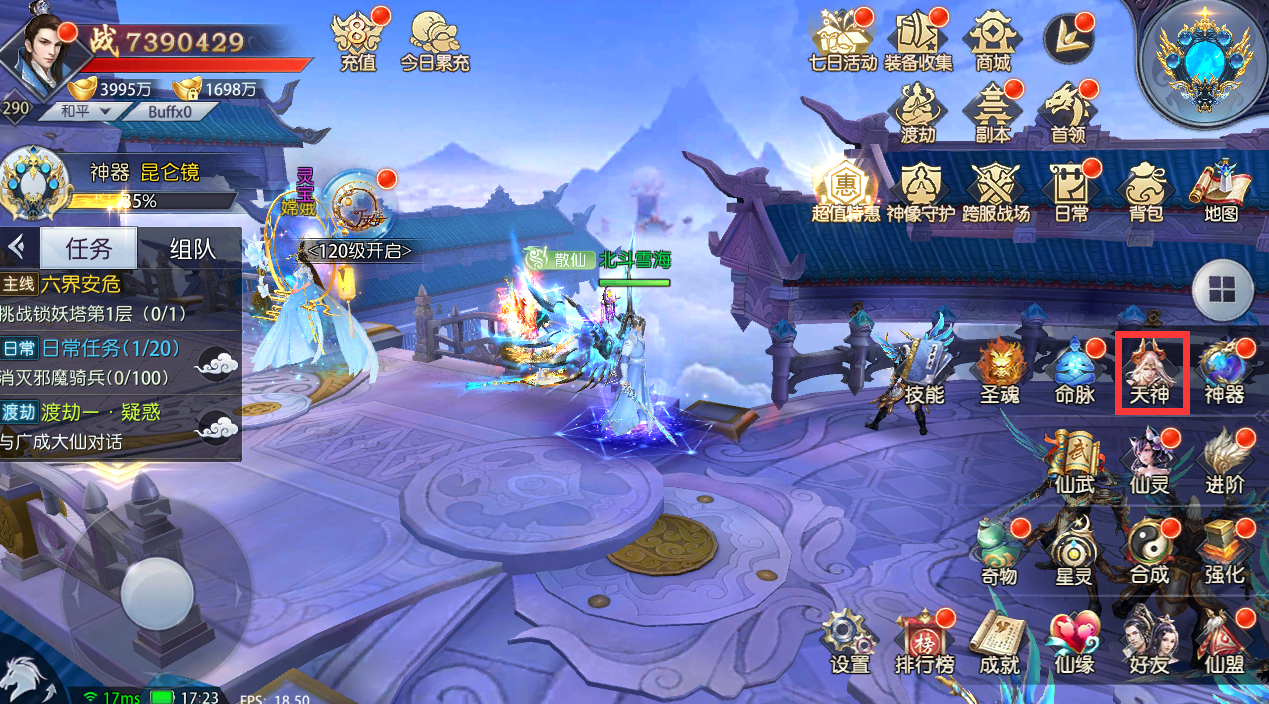Select the 天神 deity icon
1269x704 pixels.
[1151, 372]
